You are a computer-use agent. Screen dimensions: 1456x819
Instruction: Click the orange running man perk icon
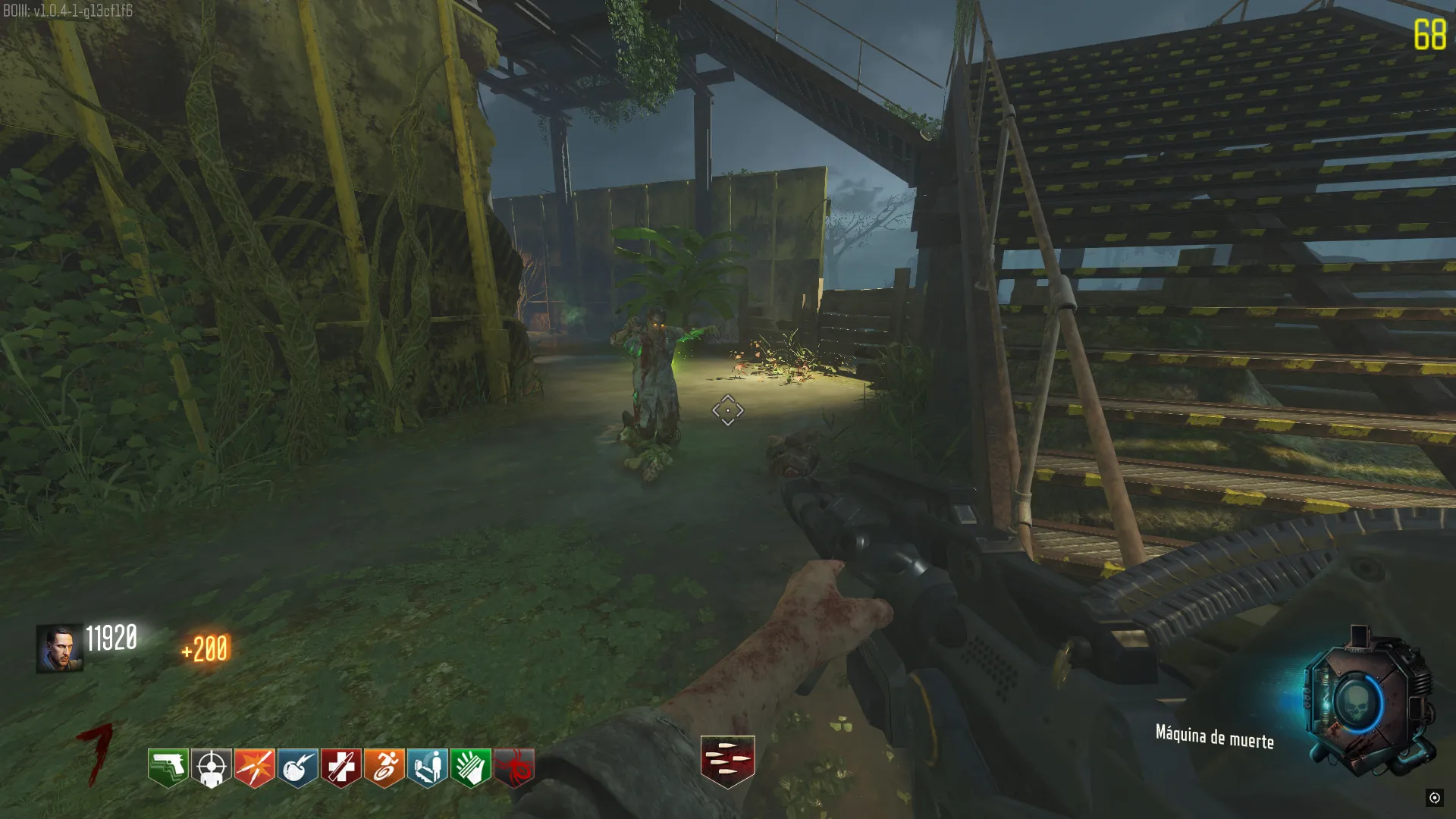coord(384,767)
